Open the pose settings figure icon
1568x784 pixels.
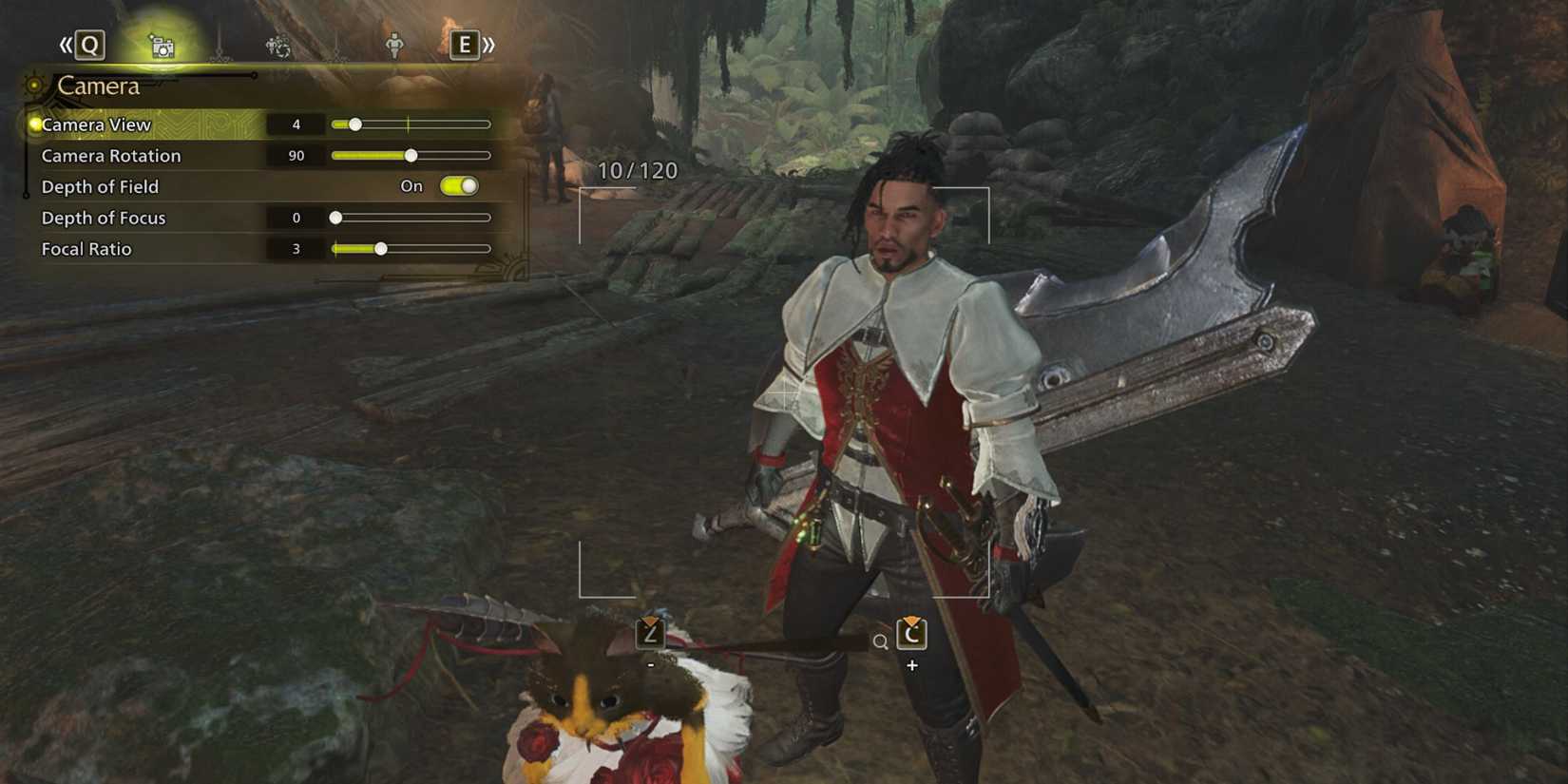coord(393,45)
